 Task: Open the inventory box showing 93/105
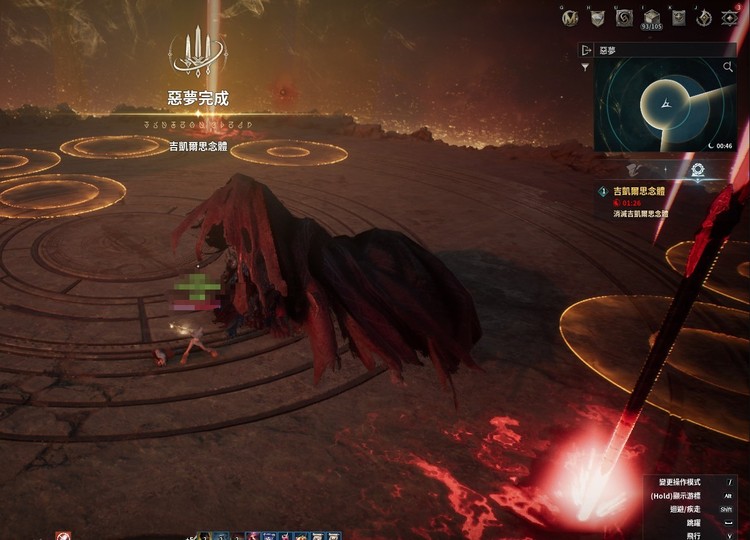651,18
